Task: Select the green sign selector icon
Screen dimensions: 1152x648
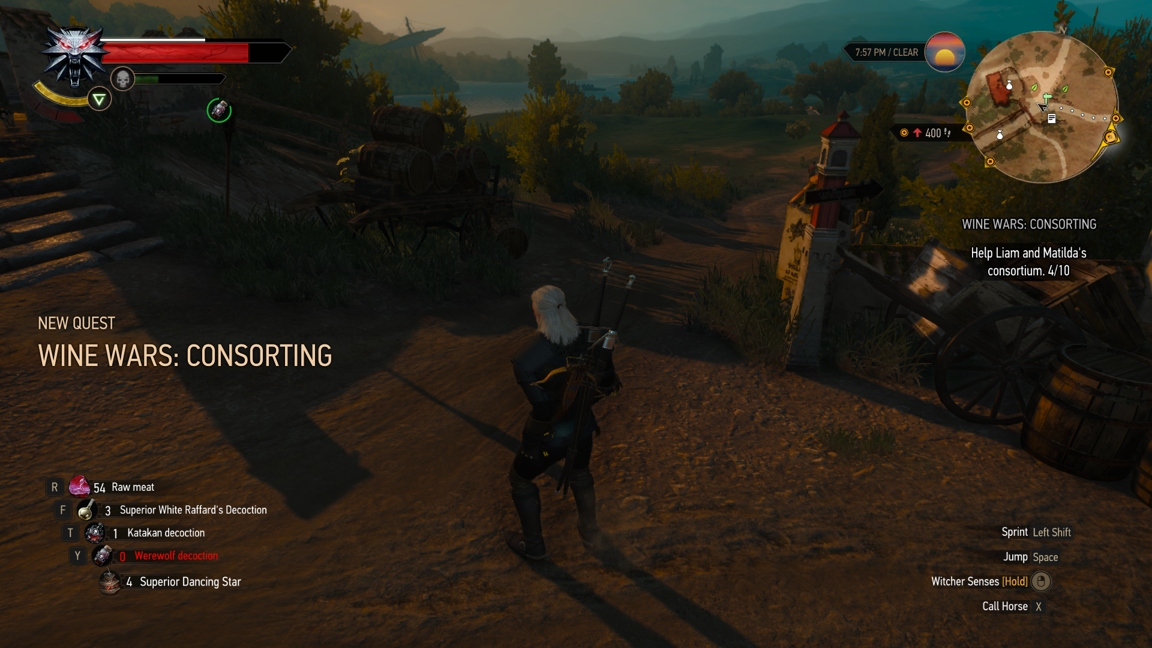Action: [99, 99]
